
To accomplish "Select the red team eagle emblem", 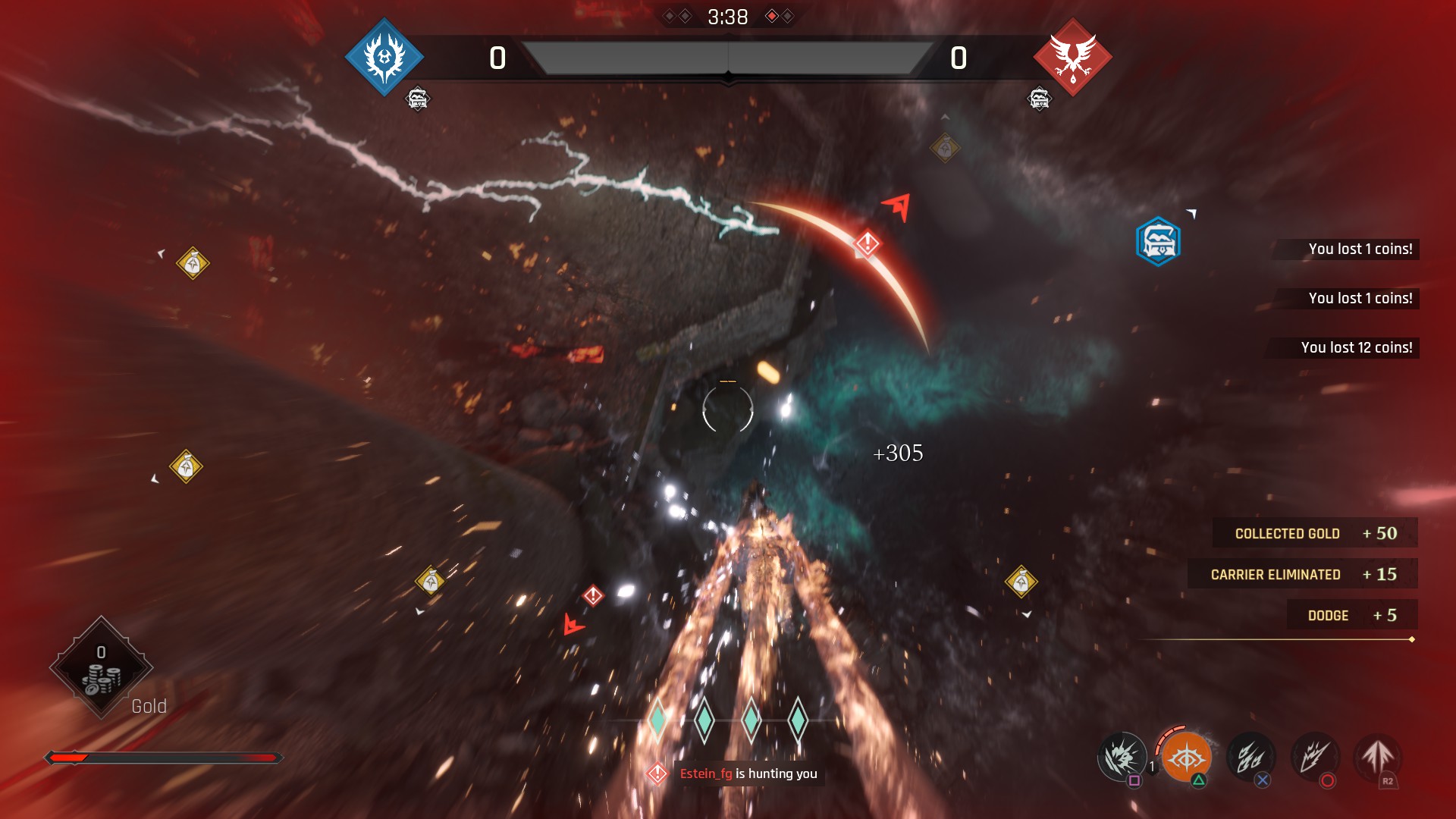I will click(x=1072, y=58).
